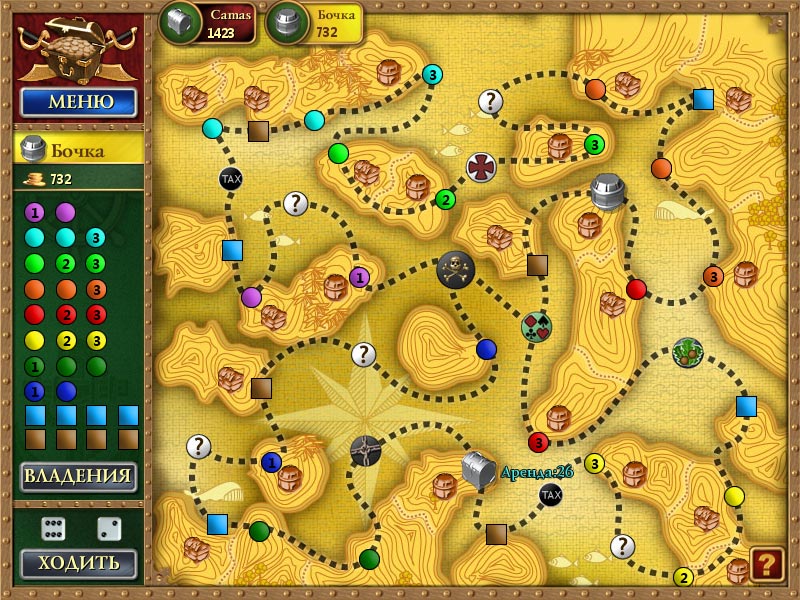
Task: Select the Camas player panel
Action: 208,24
